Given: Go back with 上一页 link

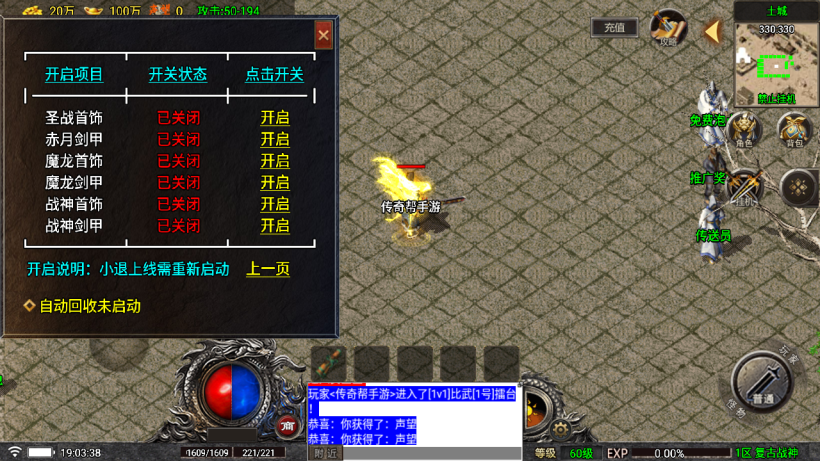Looking at the screenshot, I should click(268, 269).
